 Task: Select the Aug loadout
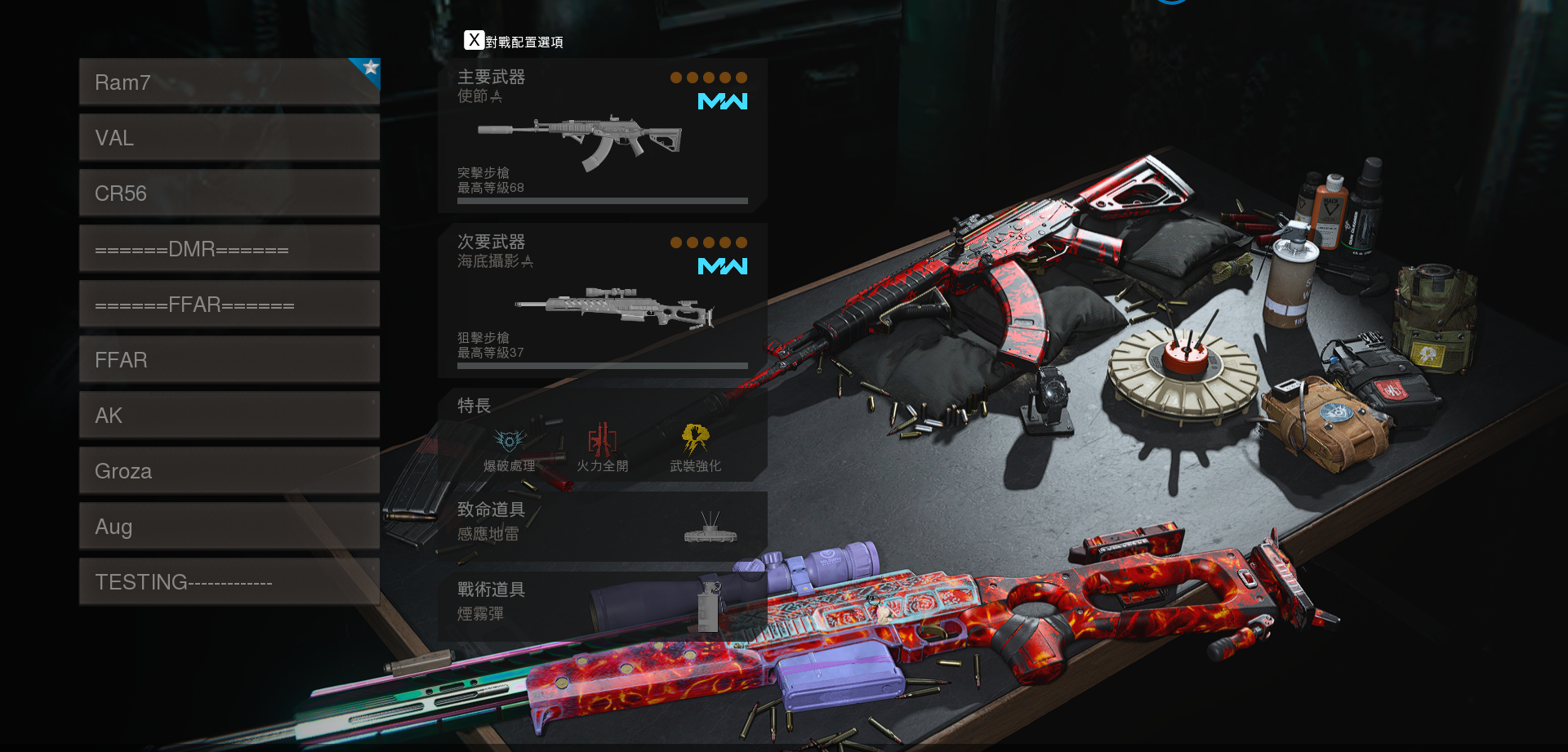coord(229,526)
